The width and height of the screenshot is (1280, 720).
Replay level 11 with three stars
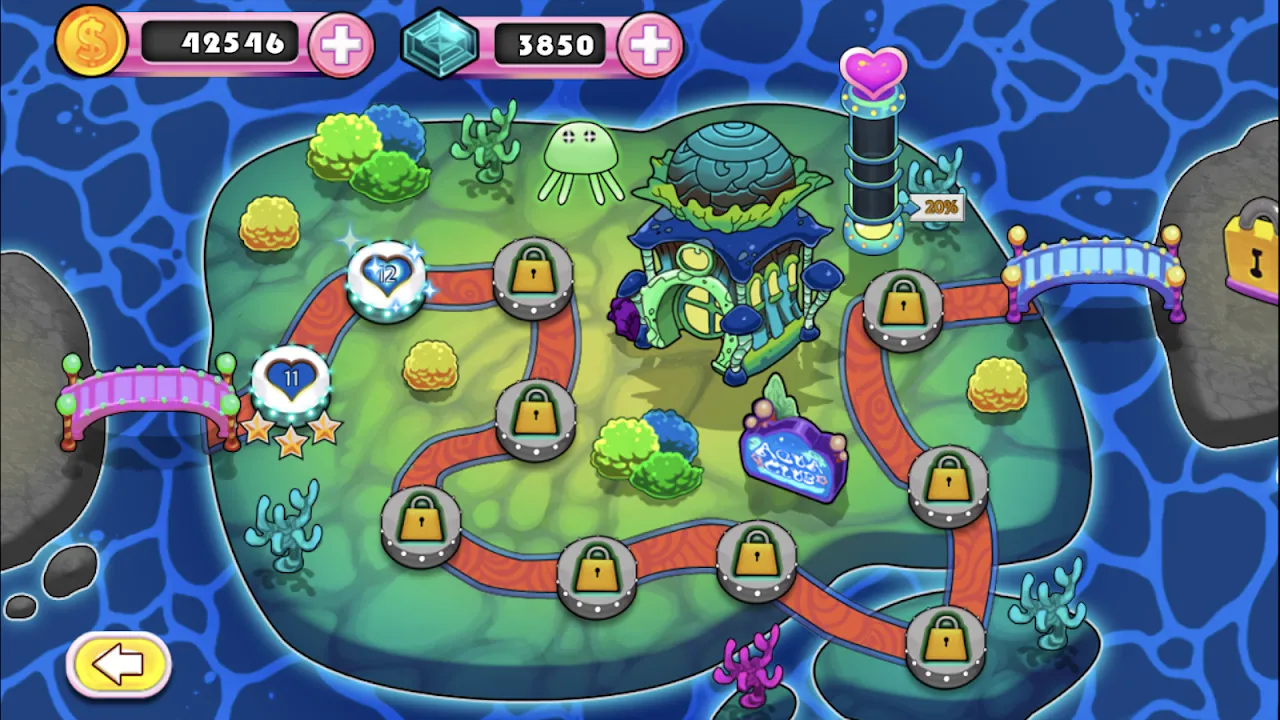point(291,381)
